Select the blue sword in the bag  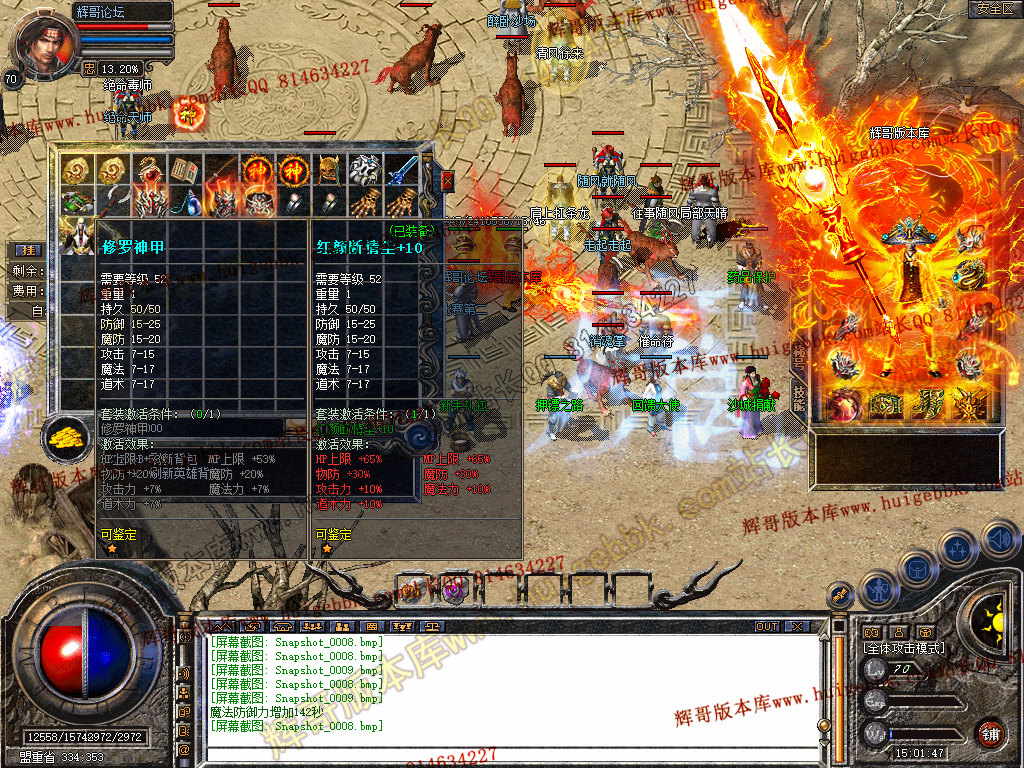coord(402,170)
